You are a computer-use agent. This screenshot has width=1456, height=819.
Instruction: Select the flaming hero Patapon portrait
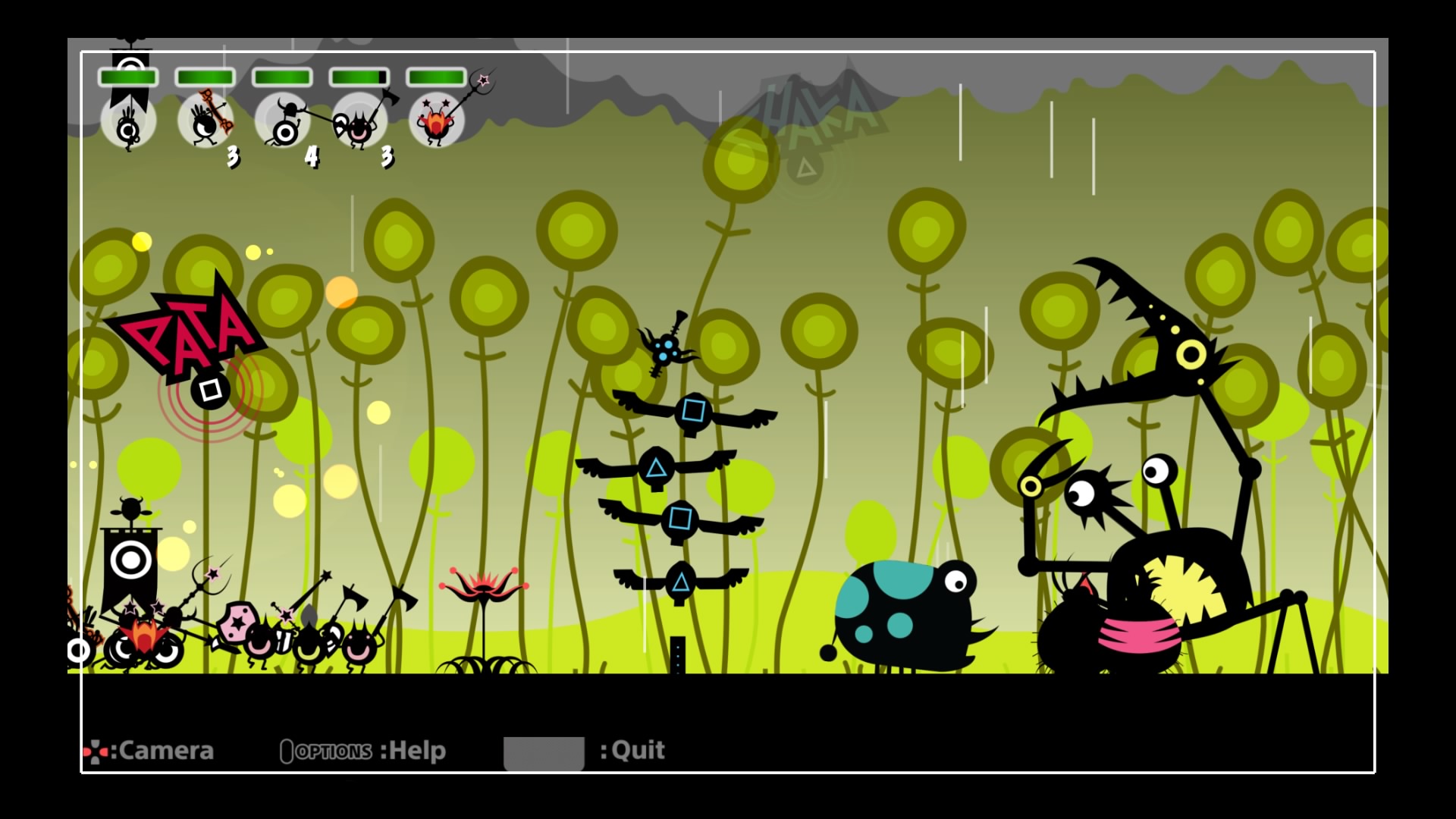pos(437,121)
